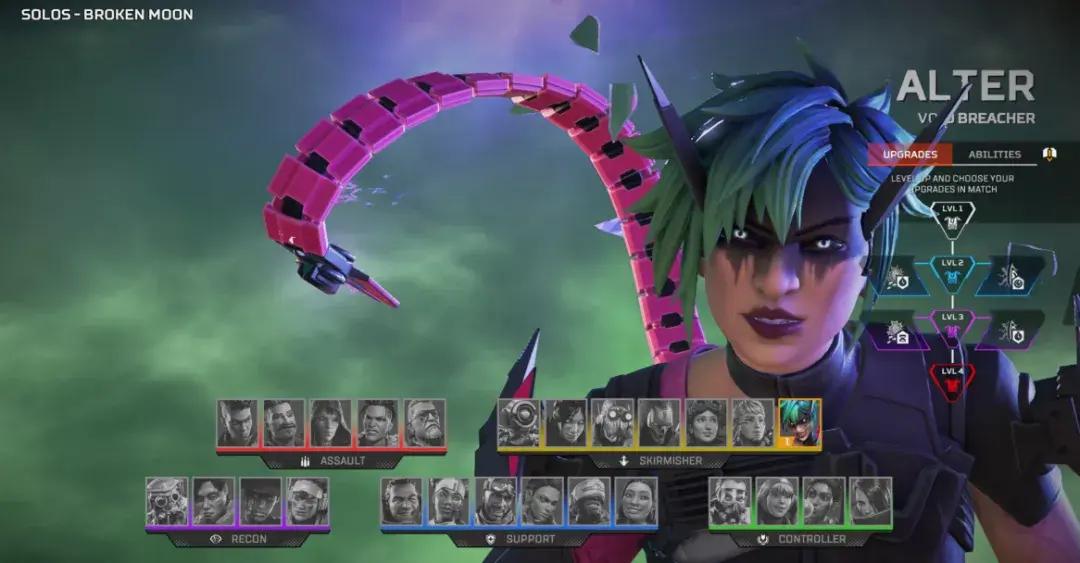Pick Vantage from the Recon legends

(x=307, y=500)
